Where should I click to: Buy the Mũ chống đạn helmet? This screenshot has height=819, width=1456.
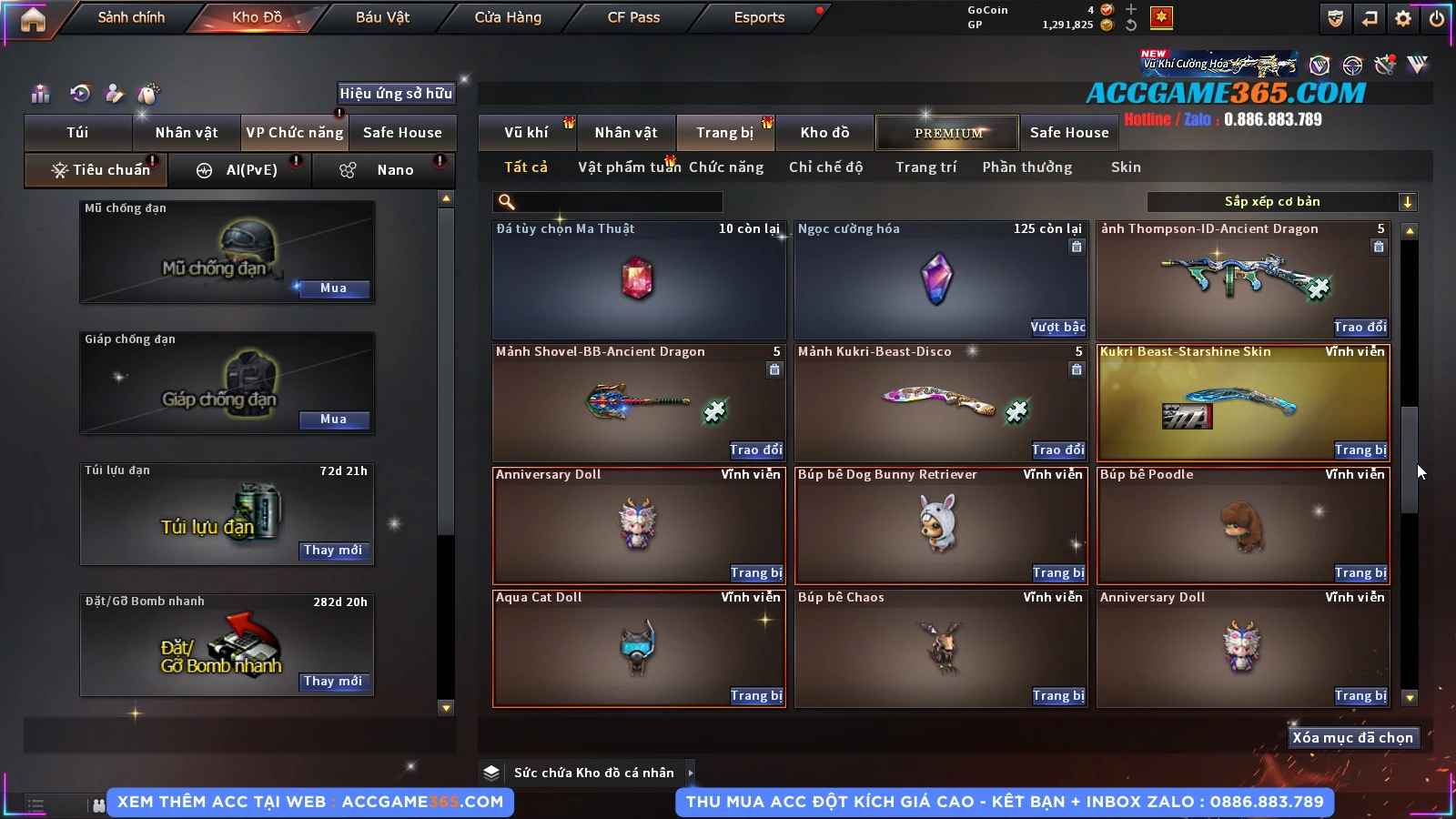click(333, 288)
